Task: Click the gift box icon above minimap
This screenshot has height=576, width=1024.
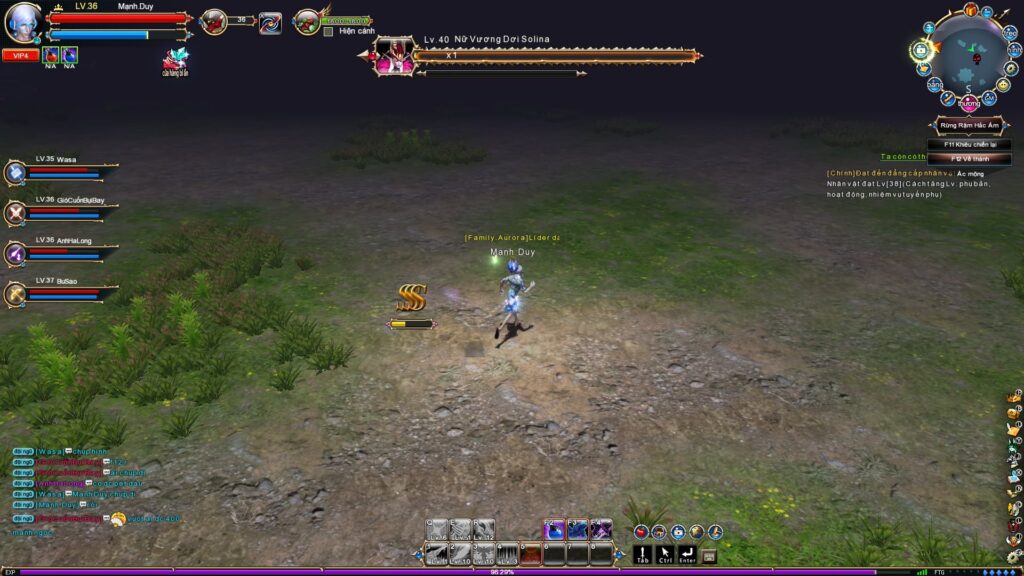Action: pyautogui.click(x=970, y=10)
